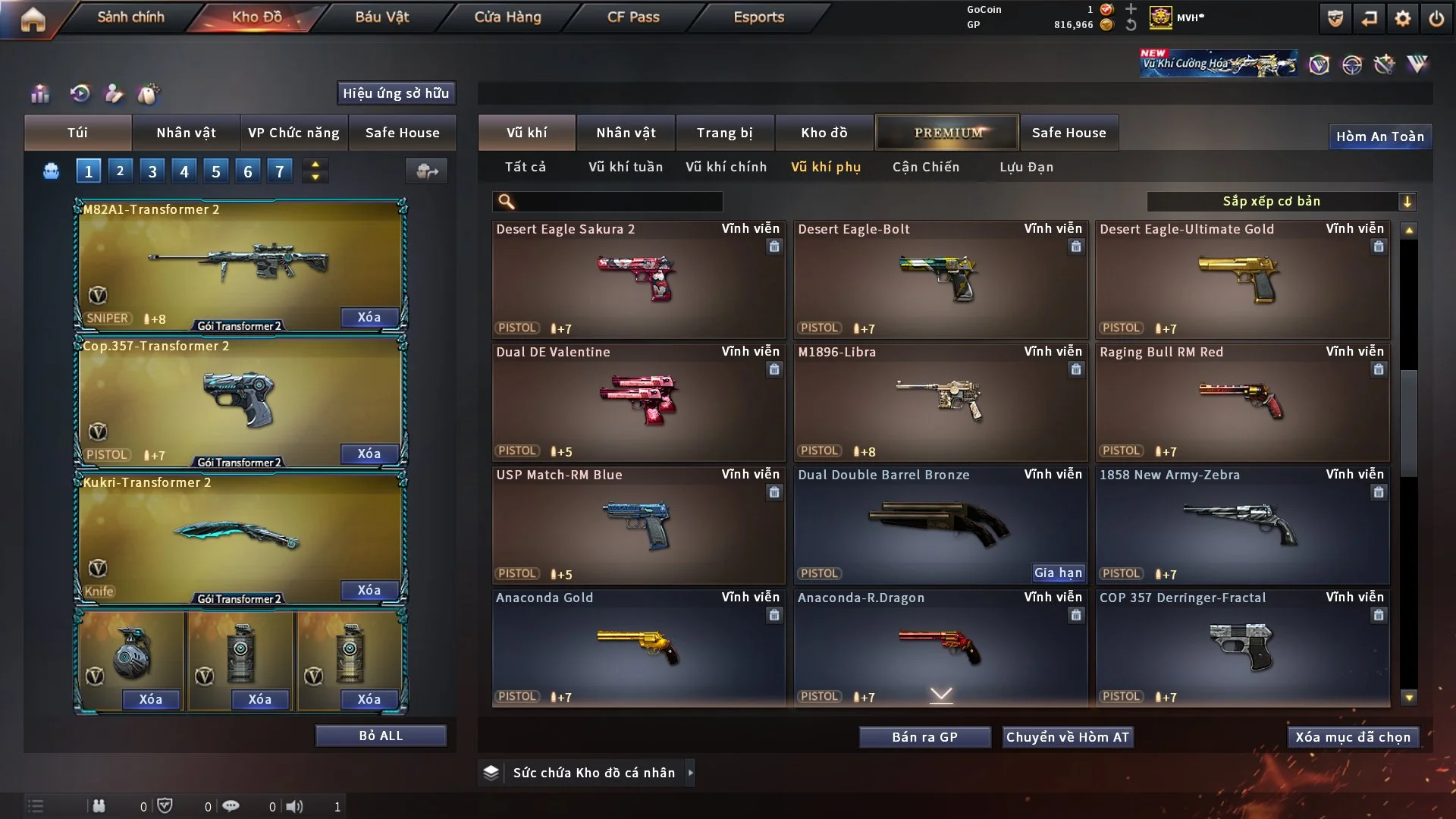
Task: Open the gear settings icon
Action: tap(1402, 18)
